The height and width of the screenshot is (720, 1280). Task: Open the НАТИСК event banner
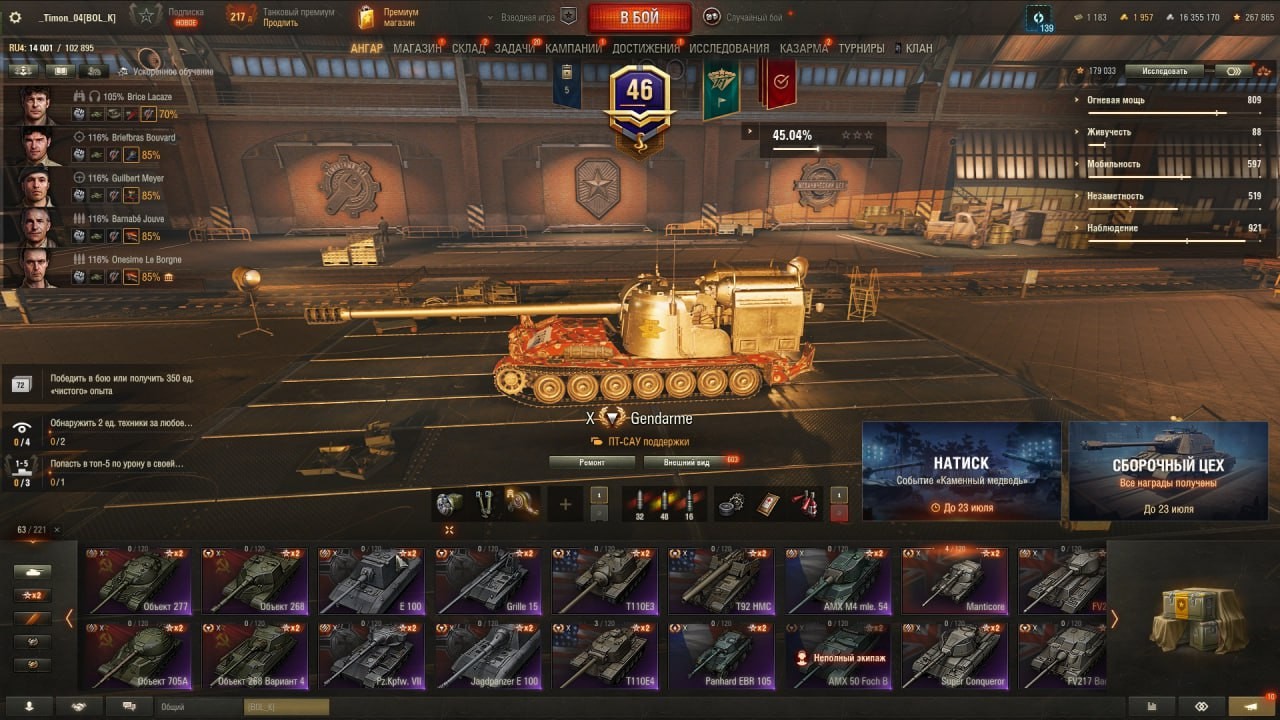pyautogui.click(x=961, y=471)
